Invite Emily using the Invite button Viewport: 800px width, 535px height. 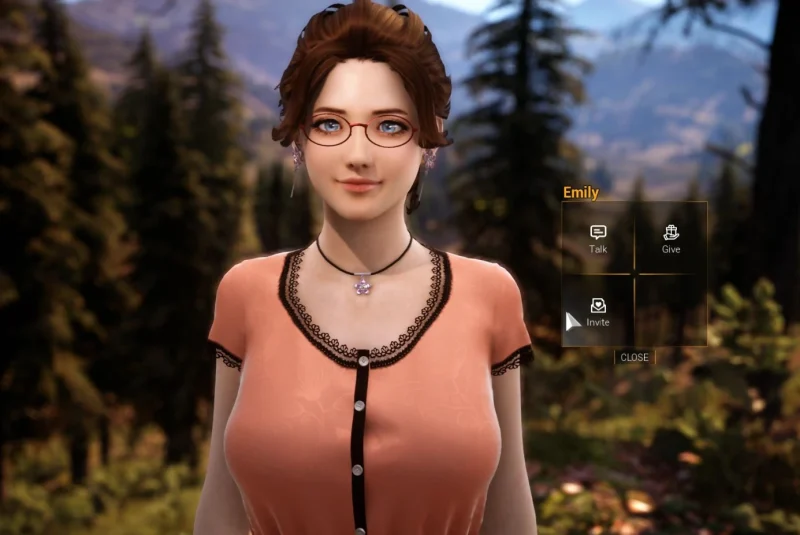point(598,312)
